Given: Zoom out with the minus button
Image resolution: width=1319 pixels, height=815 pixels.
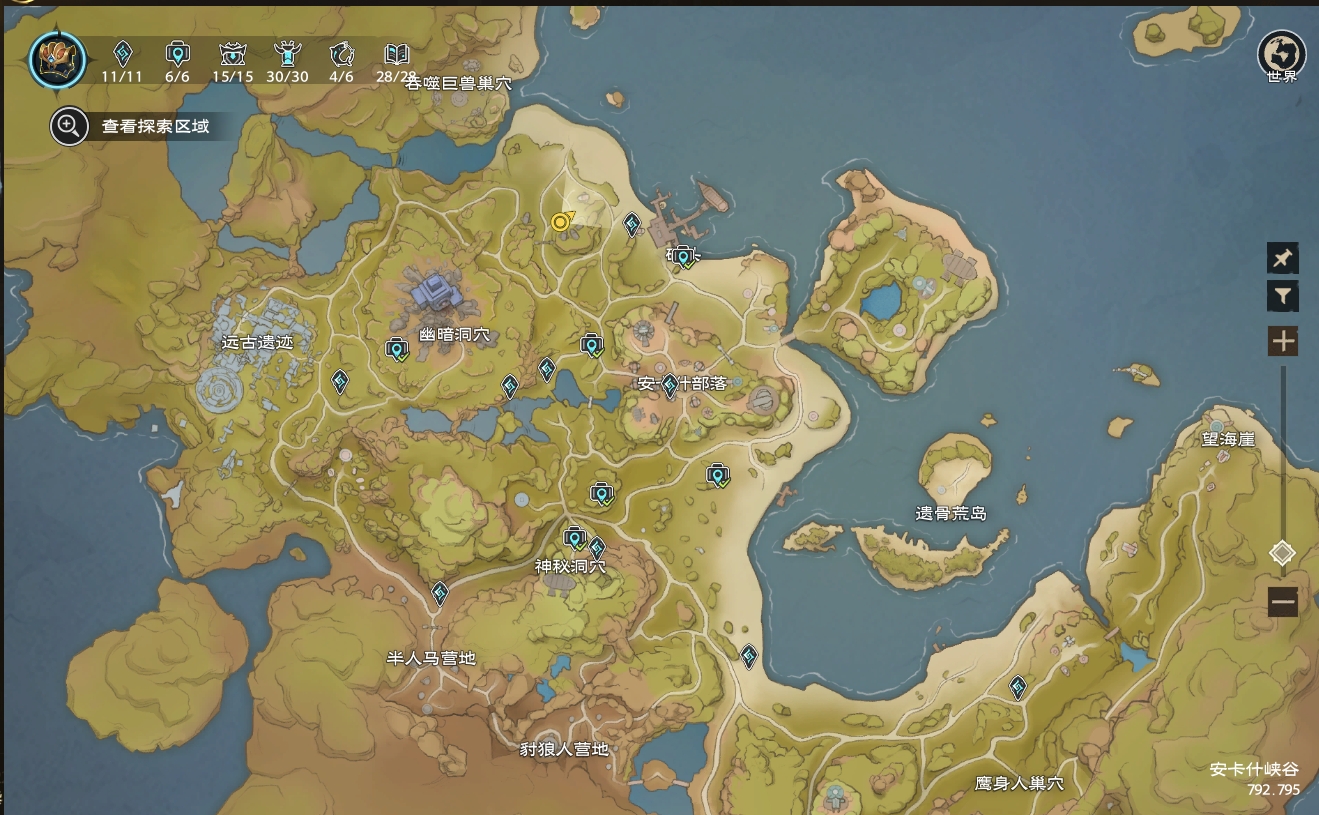Looking at the screenshot, I should click(x=1282, y=602).
